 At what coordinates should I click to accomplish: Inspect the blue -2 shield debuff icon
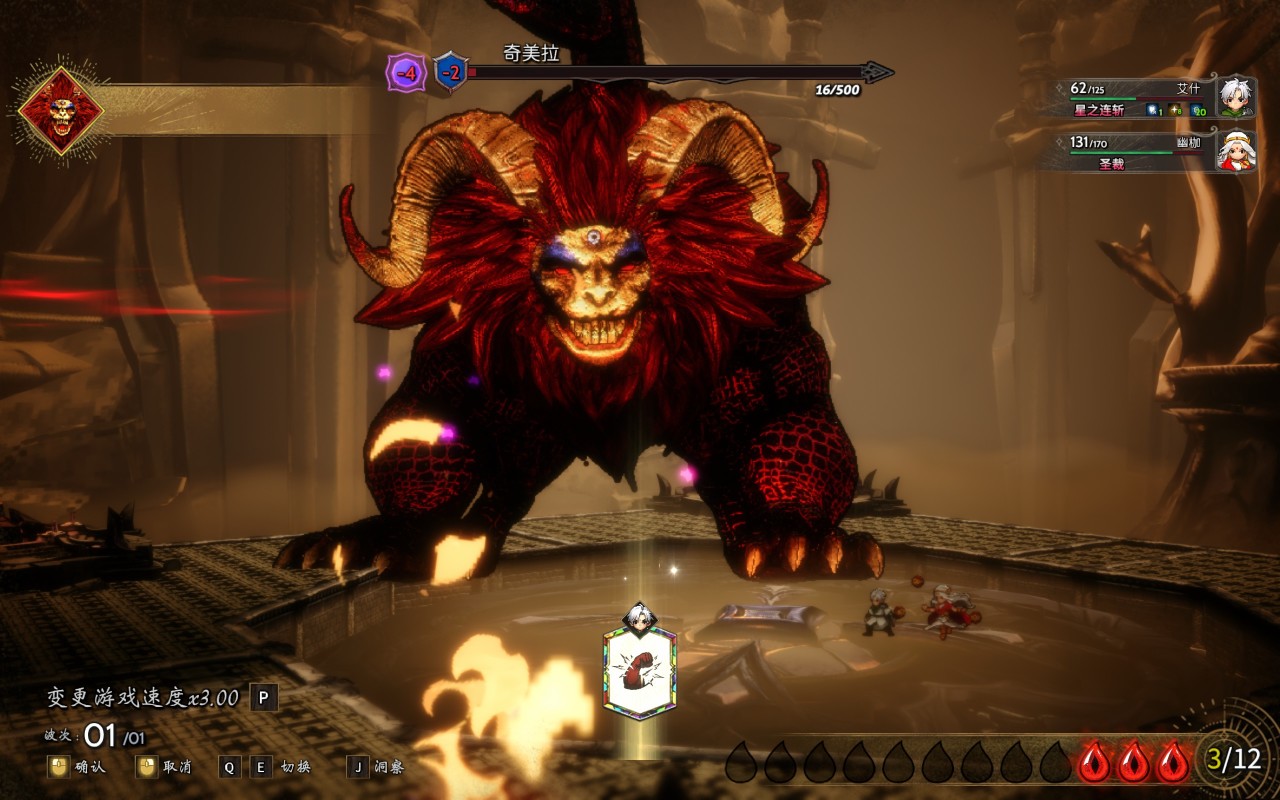[x=451, y=73]
